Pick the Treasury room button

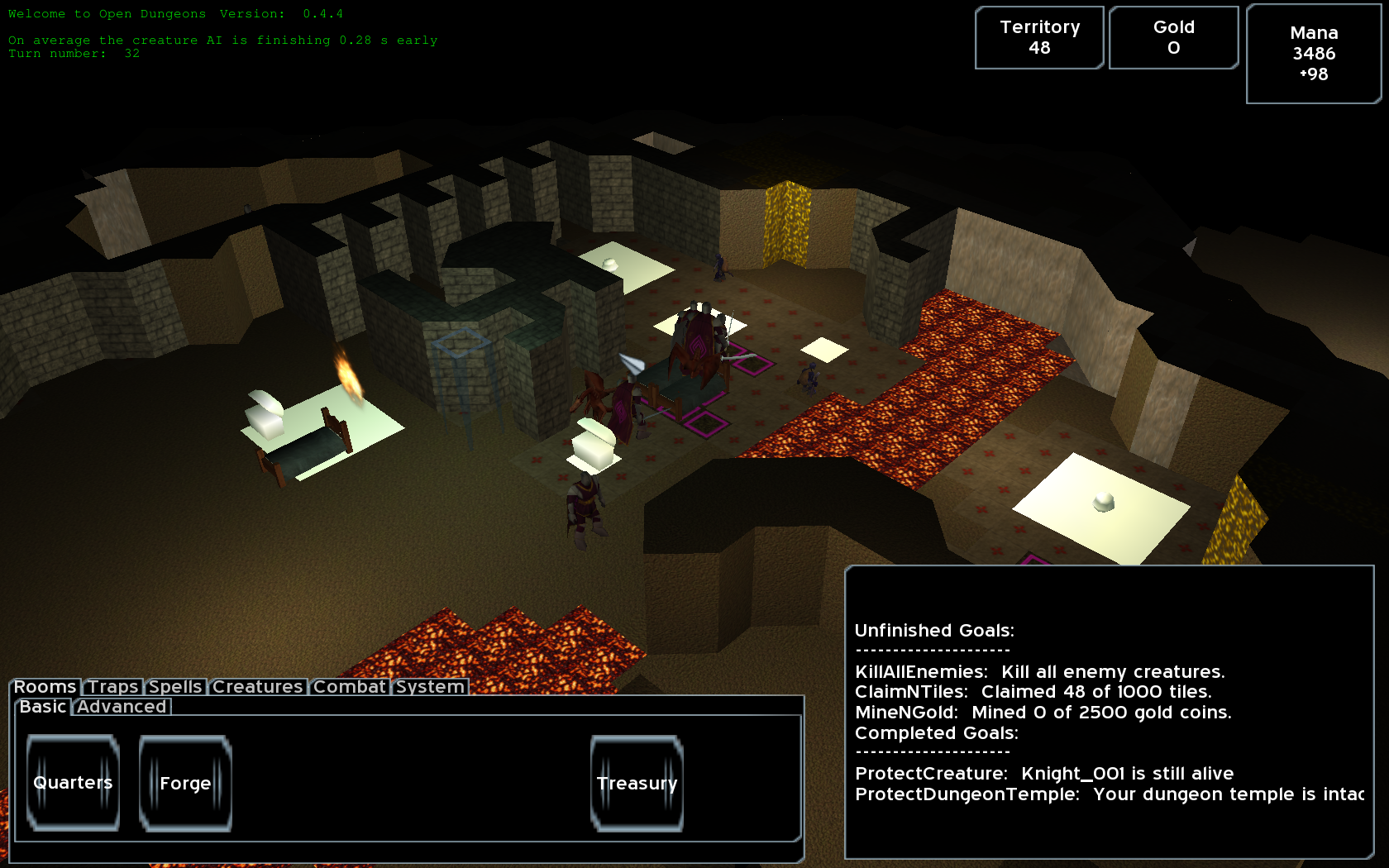coord(637,783)
